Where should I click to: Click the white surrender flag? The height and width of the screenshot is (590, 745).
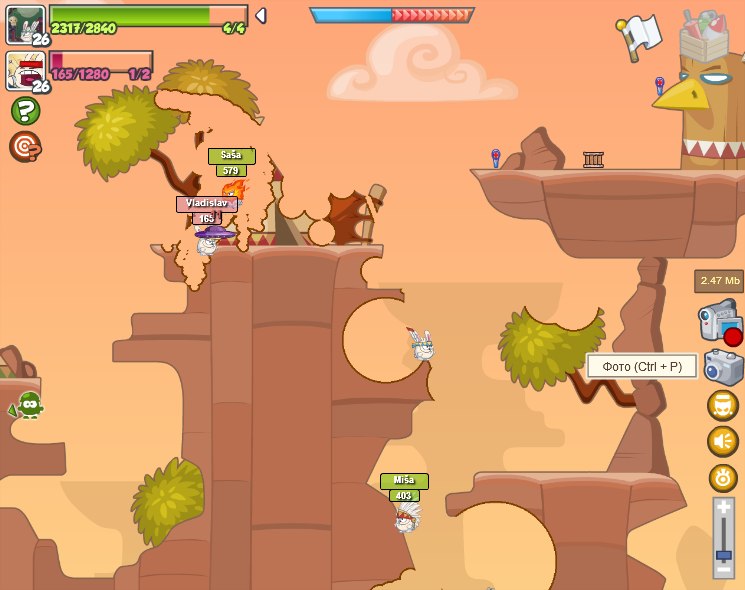[640, 34]
